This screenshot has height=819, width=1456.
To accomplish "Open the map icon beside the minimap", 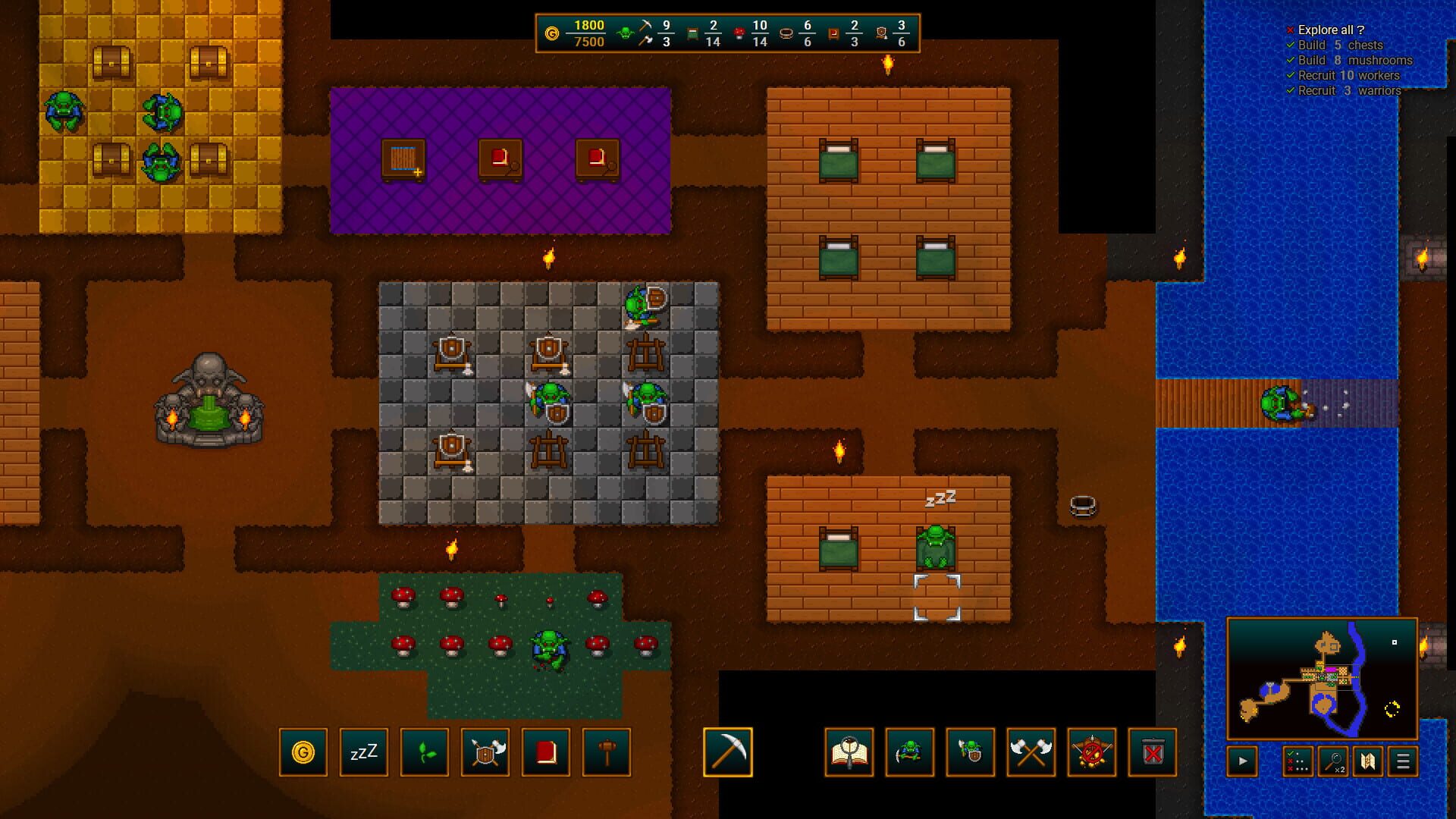I will pyautogui.click(x=1370, y=761).
